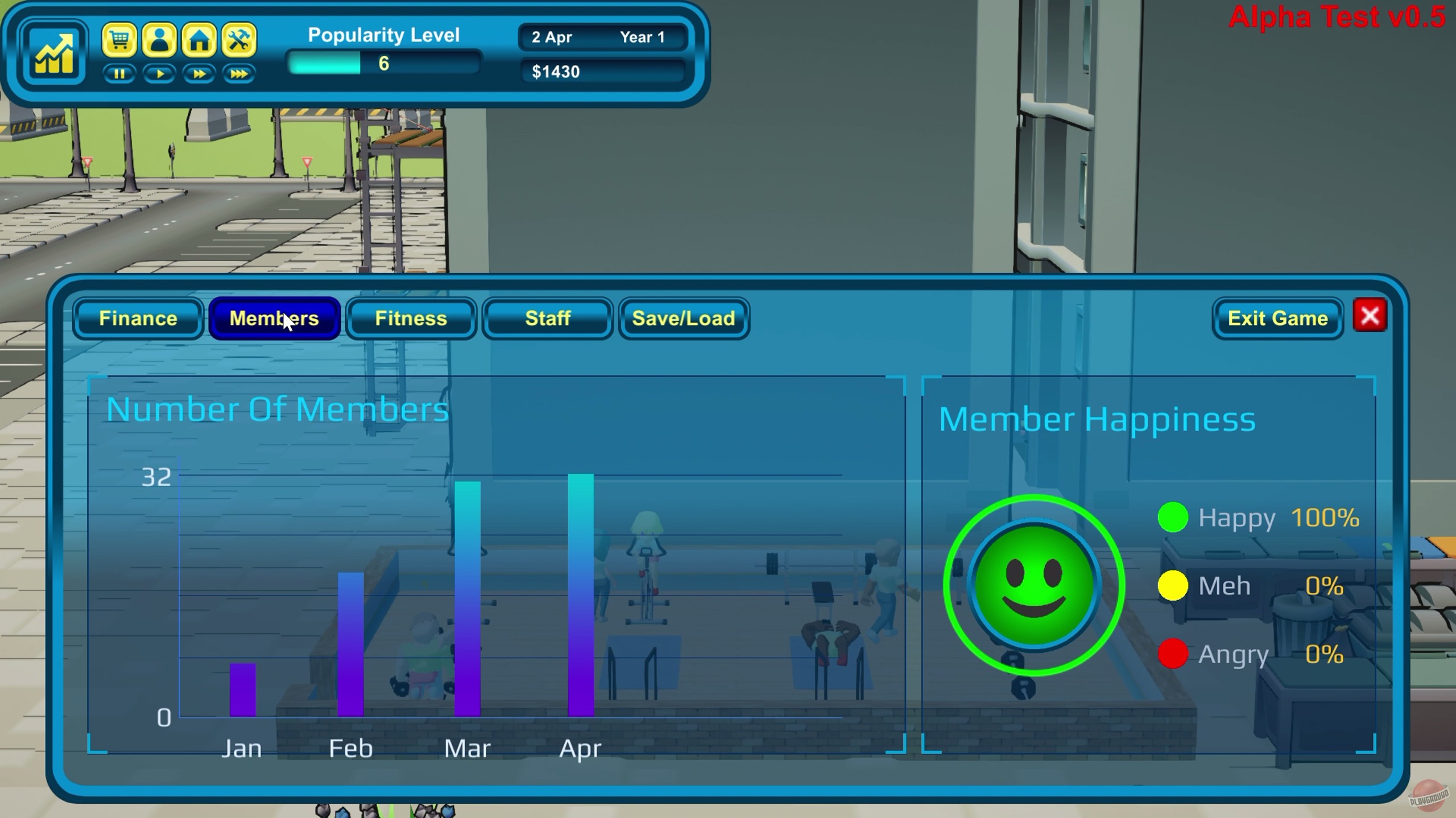Click the green Happy indicator dot
Screen dimensions: 1456x818
[1173, 518]
